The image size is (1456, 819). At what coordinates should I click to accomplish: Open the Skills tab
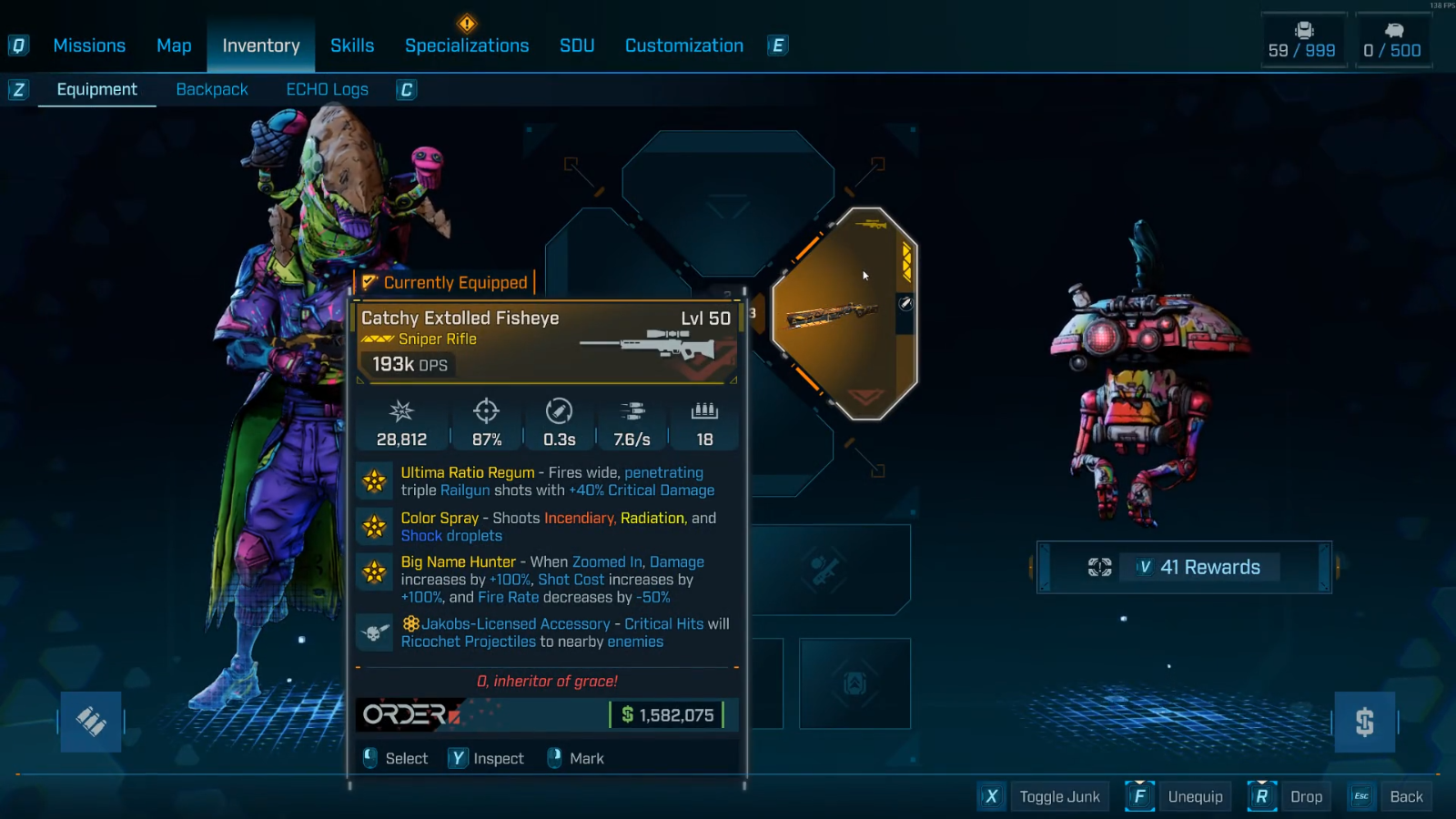[x=352, y=45]
